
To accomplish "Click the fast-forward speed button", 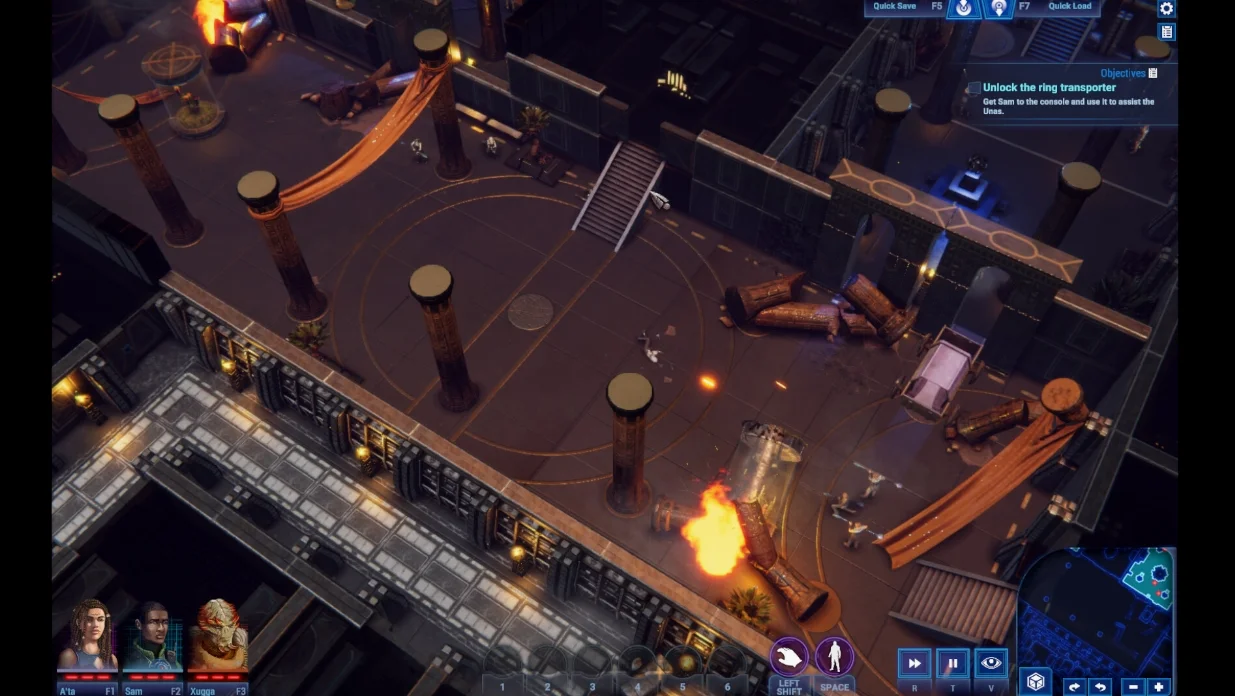I will (x=914, y=663).
